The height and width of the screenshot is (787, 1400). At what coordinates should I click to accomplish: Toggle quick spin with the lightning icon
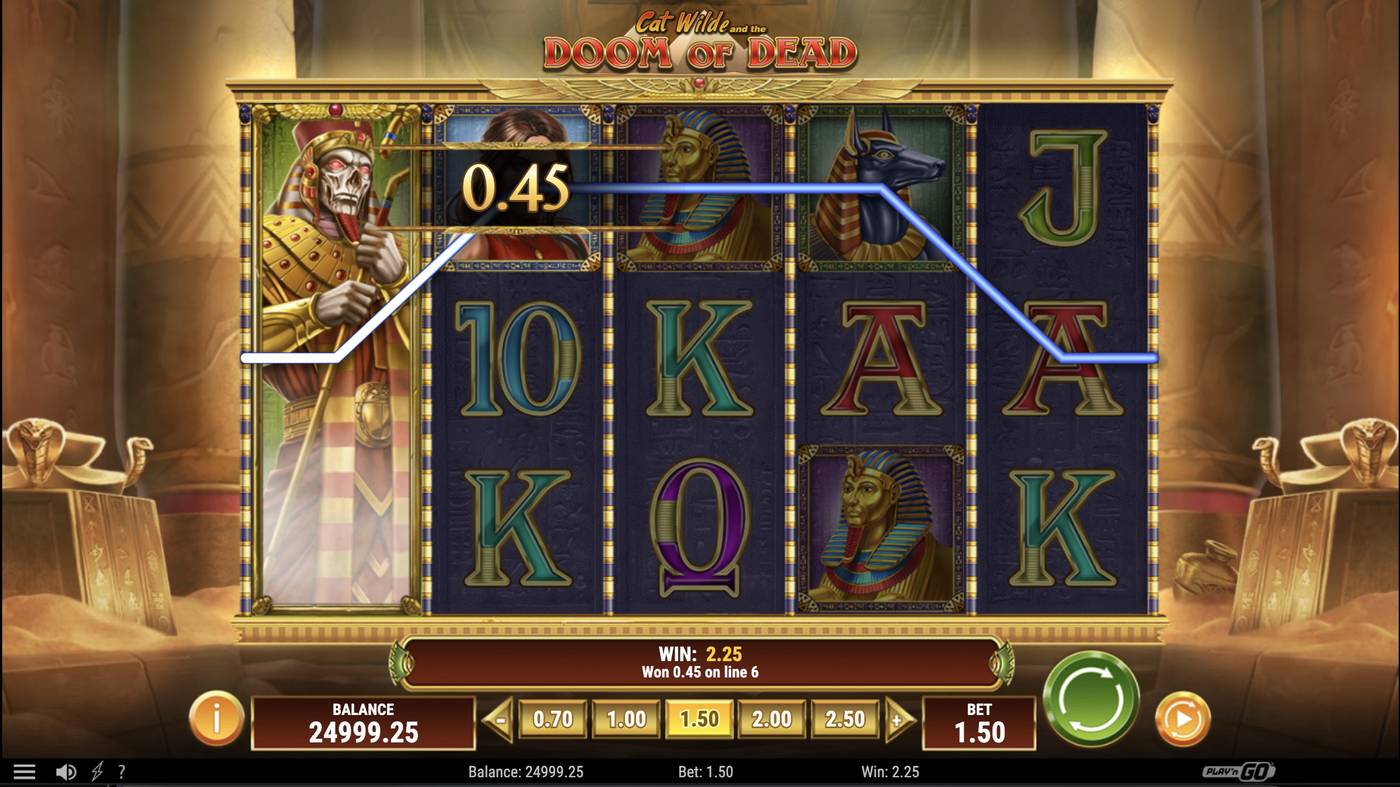coord(96,770)
